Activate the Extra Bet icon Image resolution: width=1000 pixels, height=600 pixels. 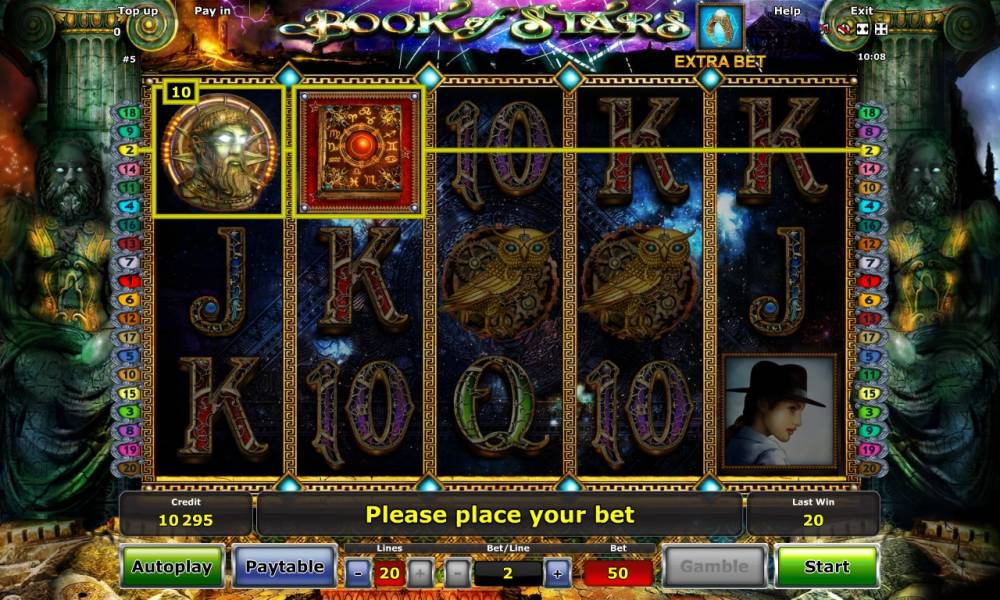[720, 28]
